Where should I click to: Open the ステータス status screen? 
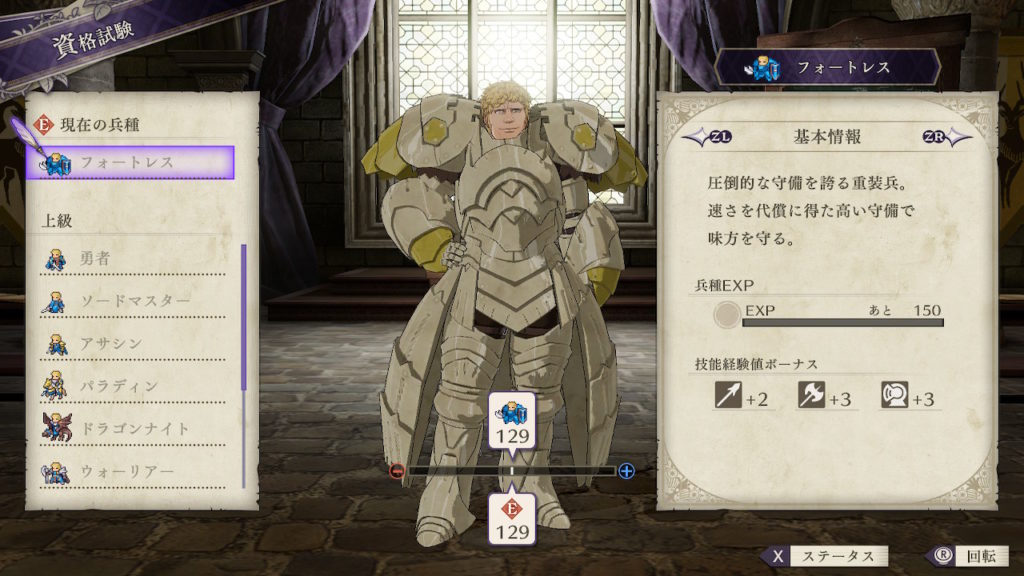825,556
